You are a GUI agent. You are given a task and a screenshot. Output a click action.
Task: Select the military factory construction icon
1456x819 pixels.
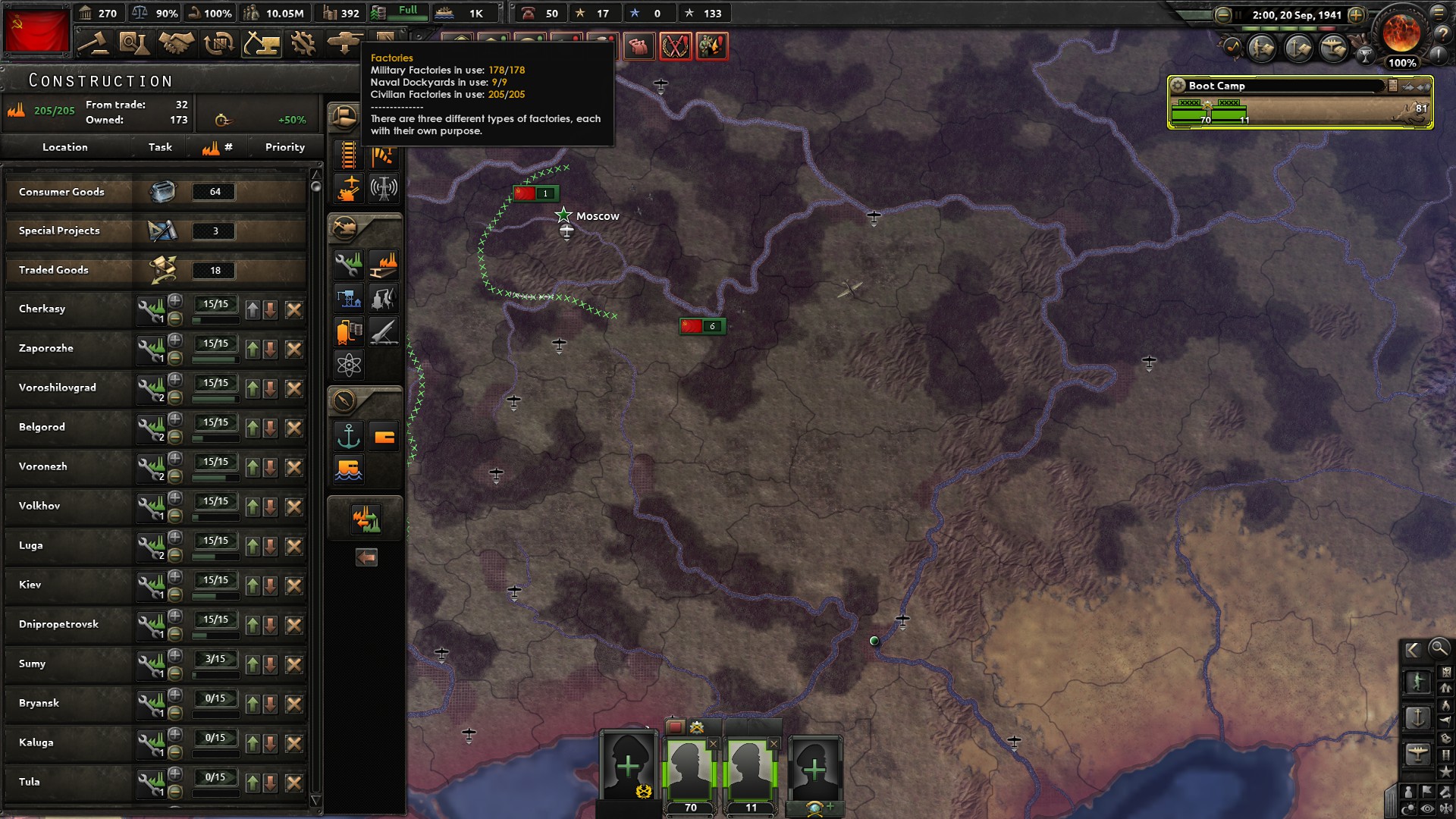coord(348,262)
